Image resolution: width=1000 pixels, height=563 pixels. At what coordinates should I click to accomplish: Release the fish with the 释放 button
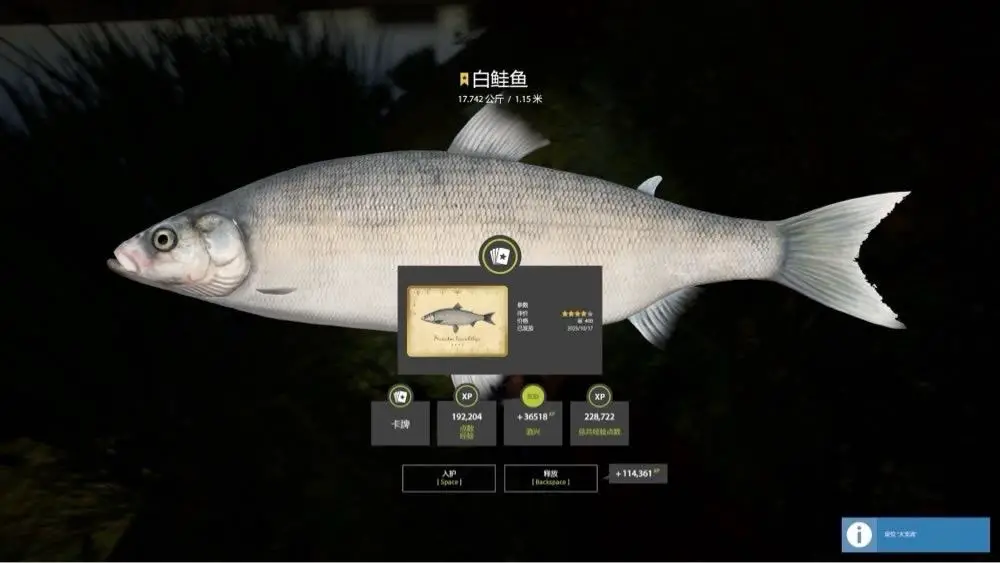(x=551, y=478)
